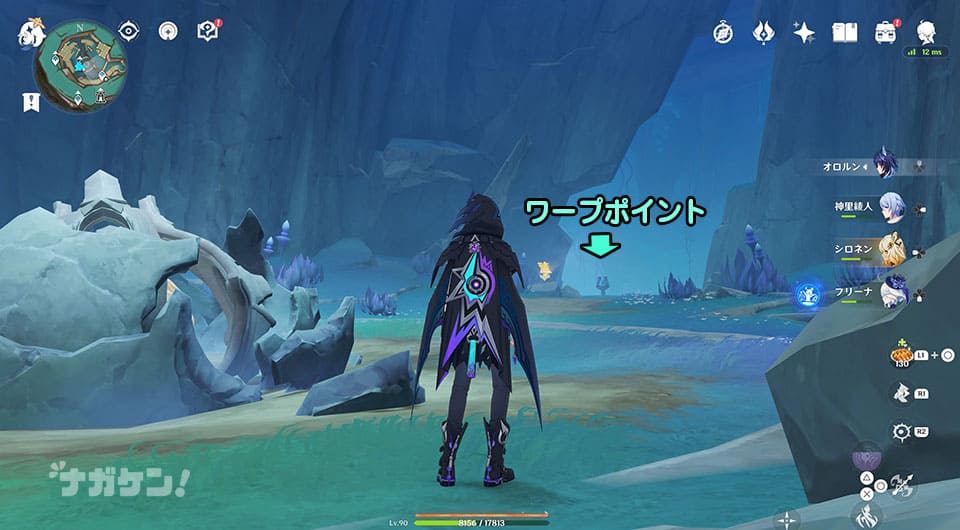
Task: Open the adventurer handbook book icon
Action: tap(845, 32)
